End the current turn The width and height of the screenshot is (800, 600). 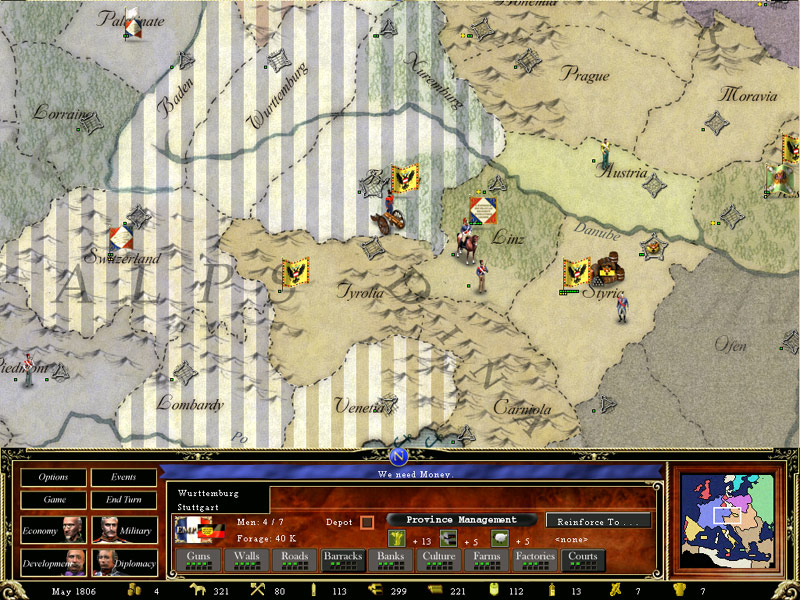point(124,500)
